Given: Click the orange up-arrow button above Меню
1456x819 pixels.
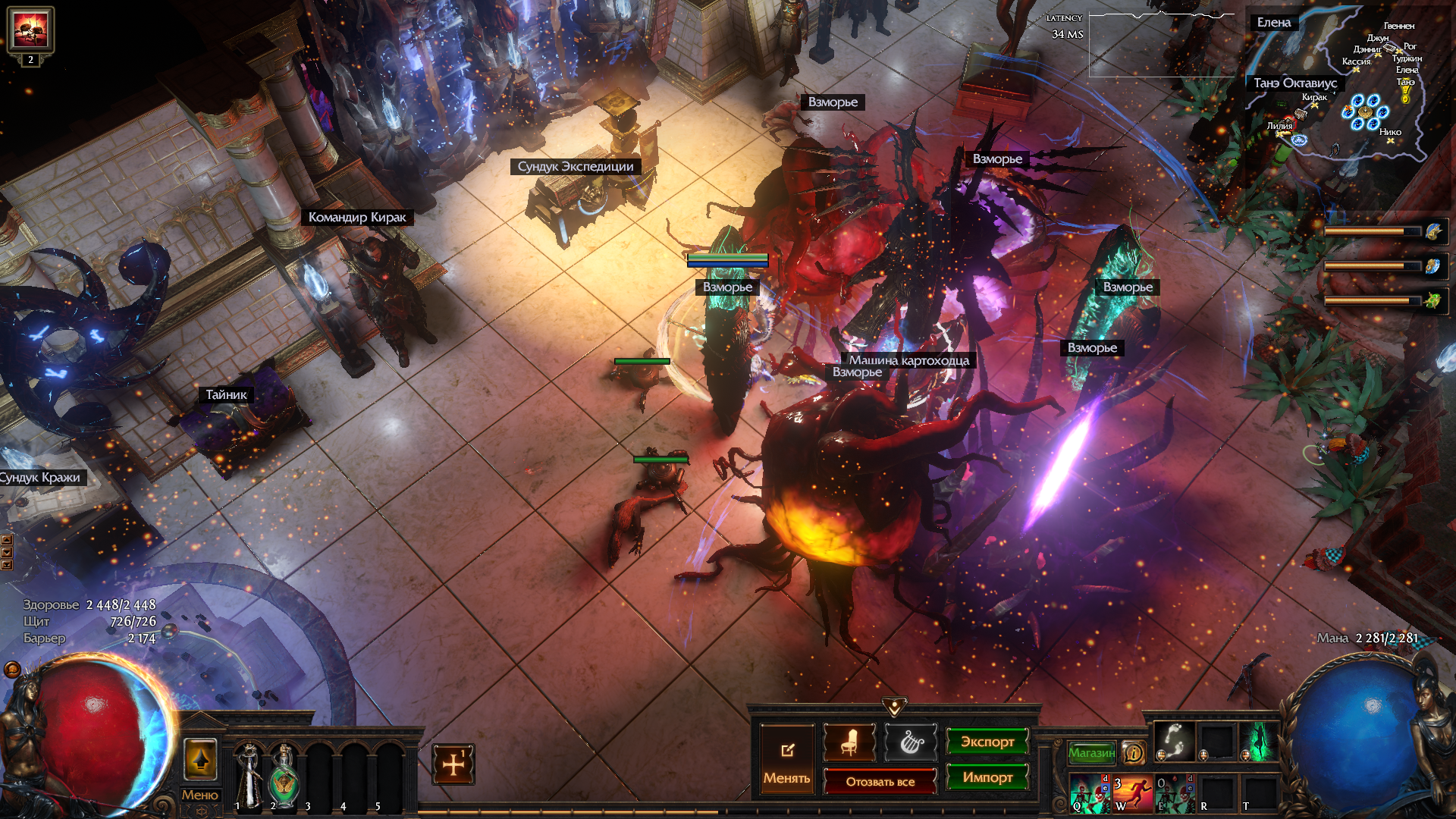Looking at the screenshot, I should (200, 760).
